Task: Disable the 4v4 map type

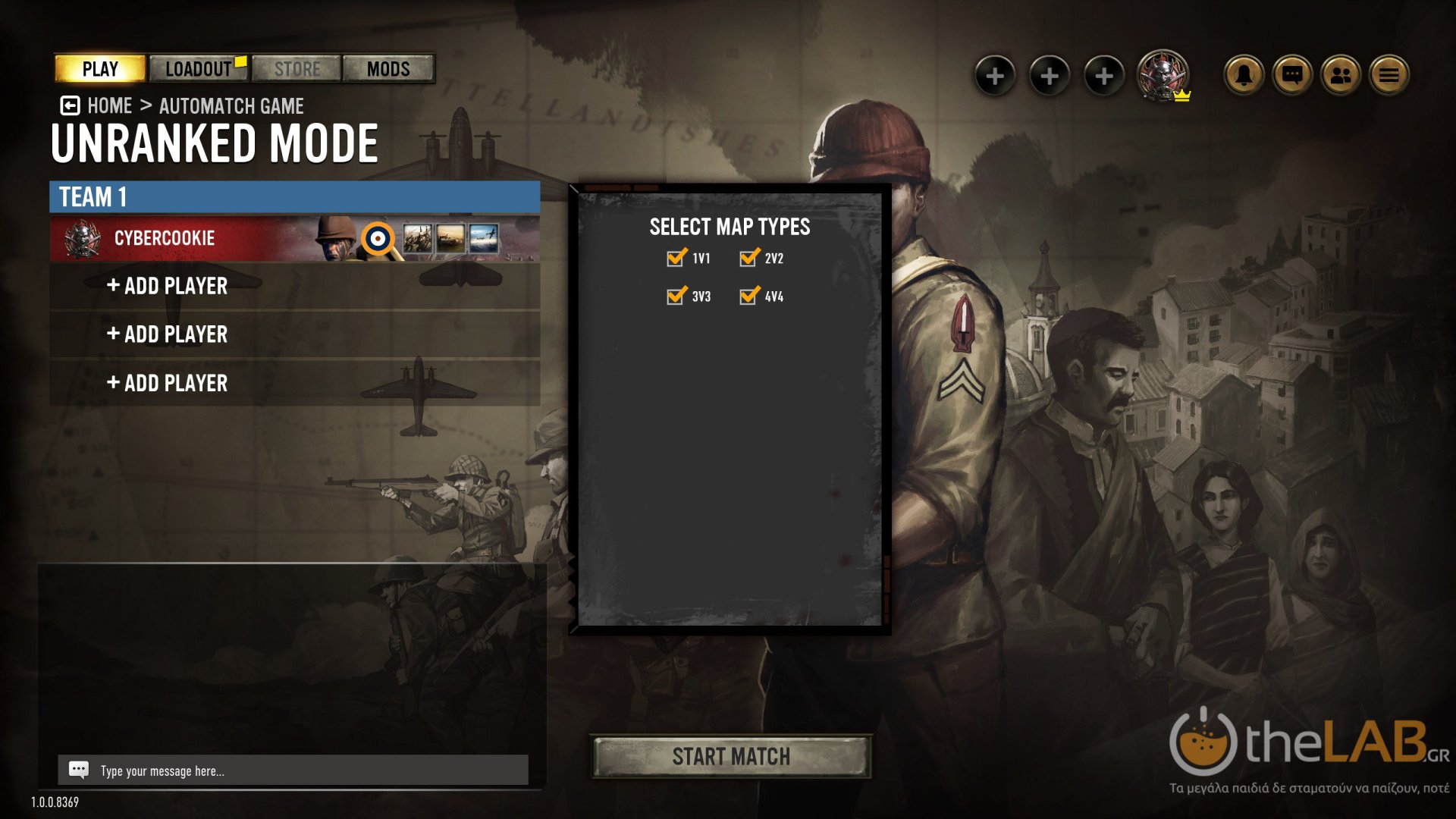Action: coord(748,296)
